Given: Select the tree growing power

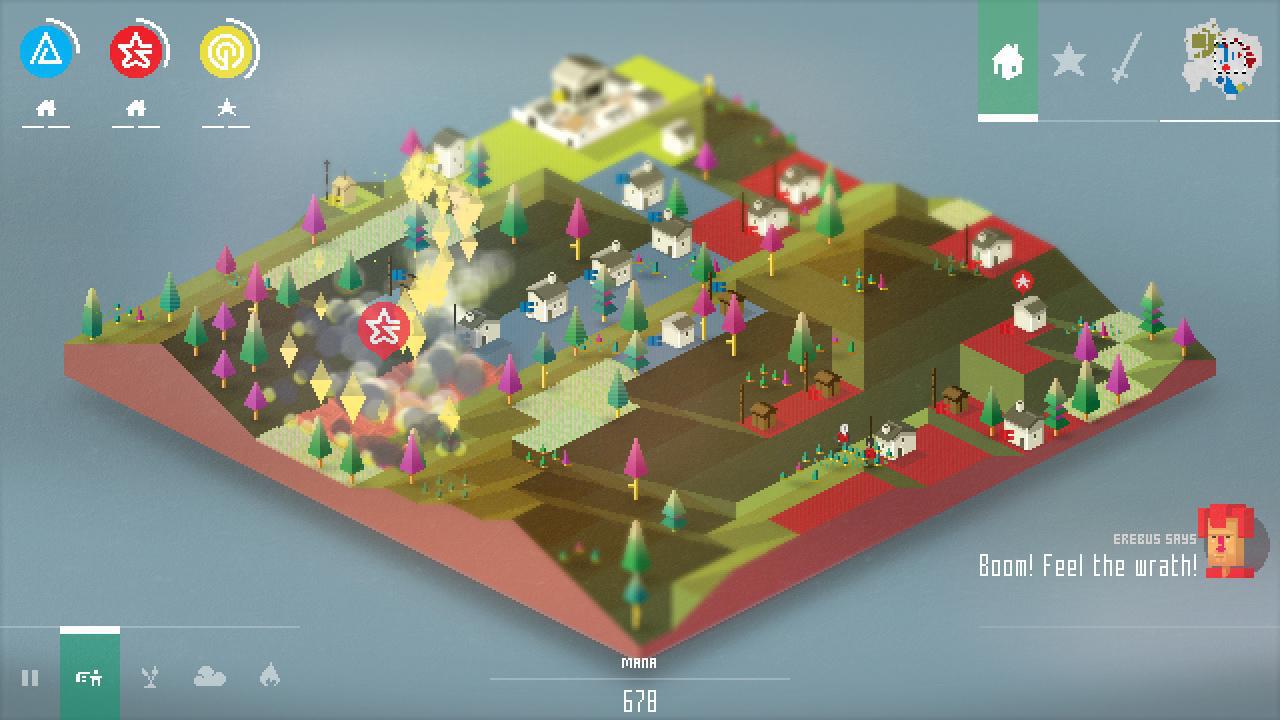Looking at the screenshot, I should point(148,678).
